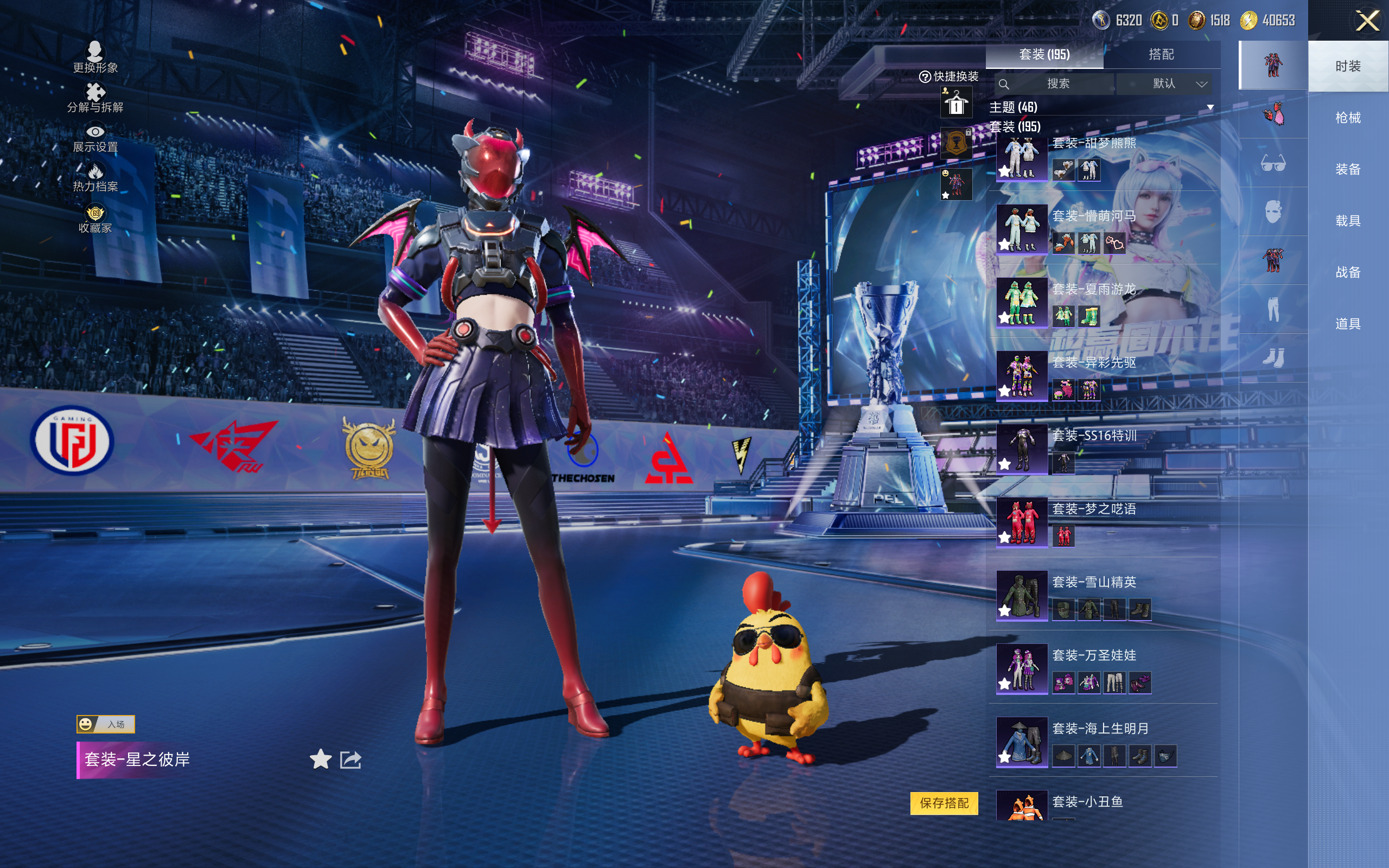Select the 道具 category
The width and height of the screenshot is (1389, 868).
(1347, 324)
